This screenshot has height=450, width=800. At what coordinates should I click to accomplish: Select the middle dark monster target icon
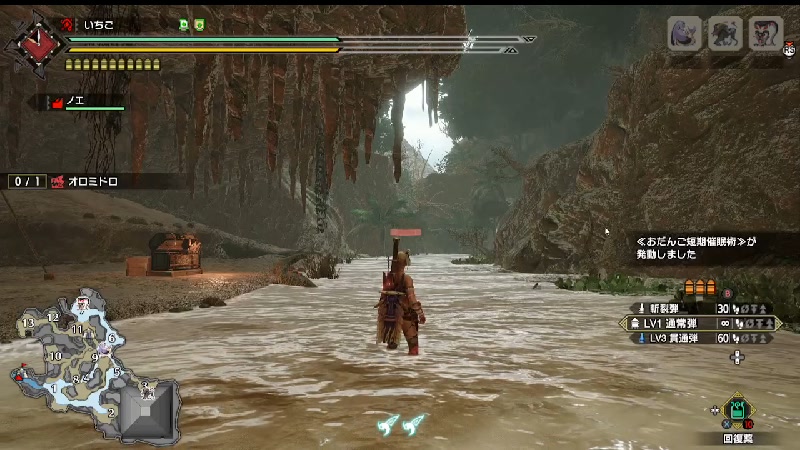tap(725, 33)
